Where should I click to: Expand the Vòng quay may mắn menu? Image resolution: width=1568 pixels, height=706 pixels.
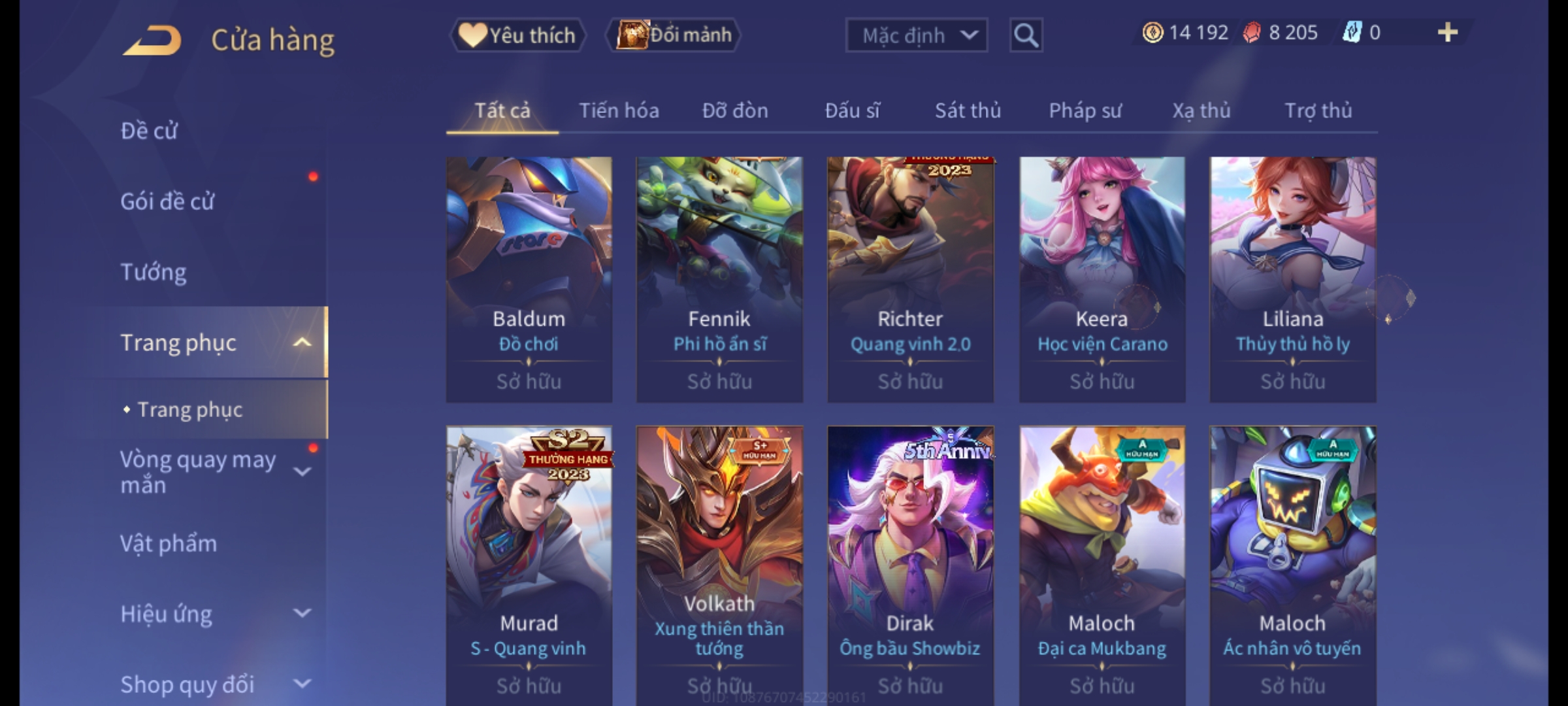pyautogui.click(x=209, y=472)
